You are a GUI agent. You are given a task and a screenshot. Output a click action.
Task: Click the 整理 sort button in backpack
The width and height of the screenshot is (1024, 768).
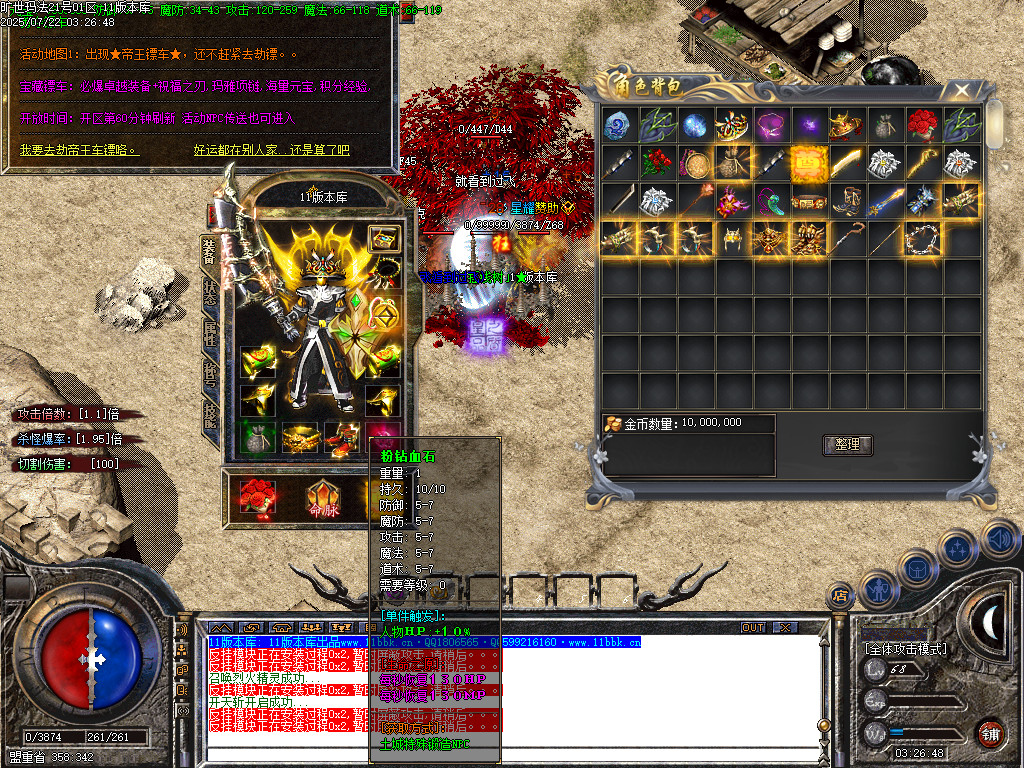pos(847,444)
